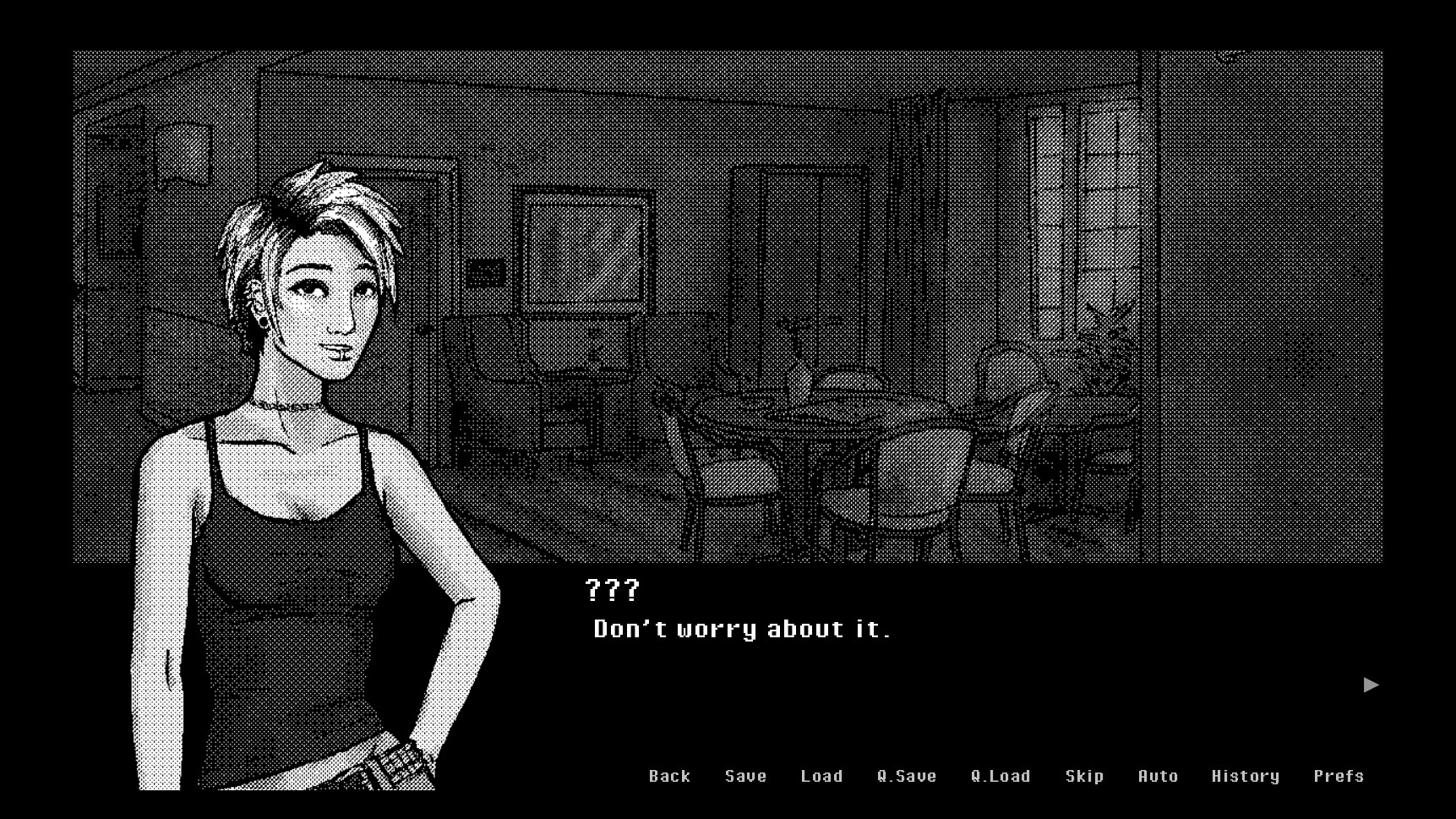Click the '???' speaker name label
Screen dimensions: 1456x819
click(x=611, y=592)
